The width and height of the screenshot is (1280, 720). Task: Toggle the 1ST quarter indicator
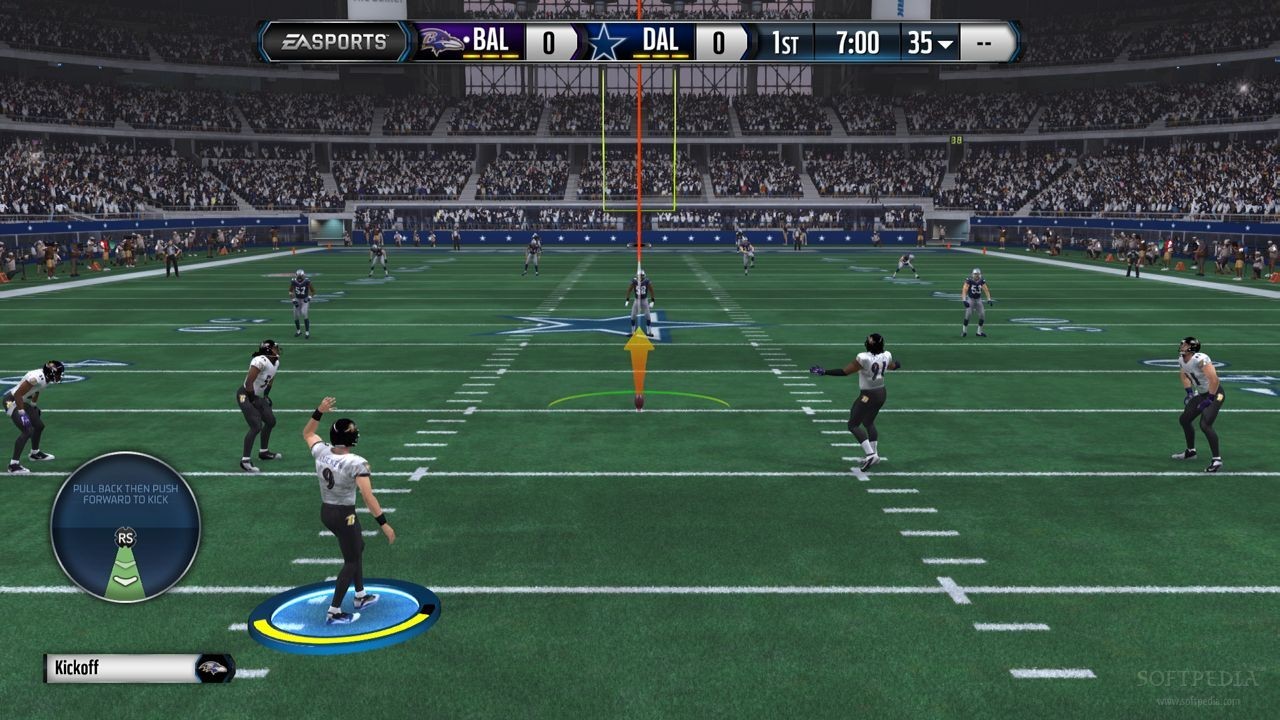[784, 43]
